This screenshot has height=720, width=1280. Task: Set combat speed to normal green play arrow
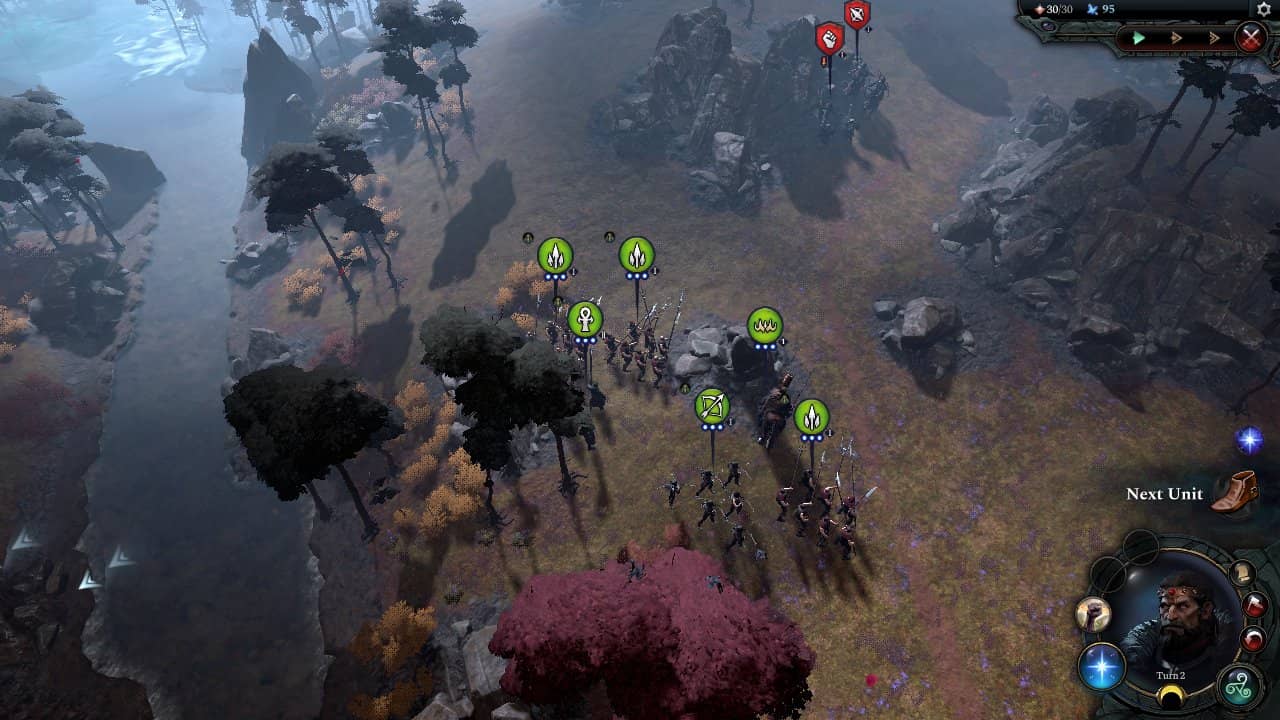[1139, 38]
